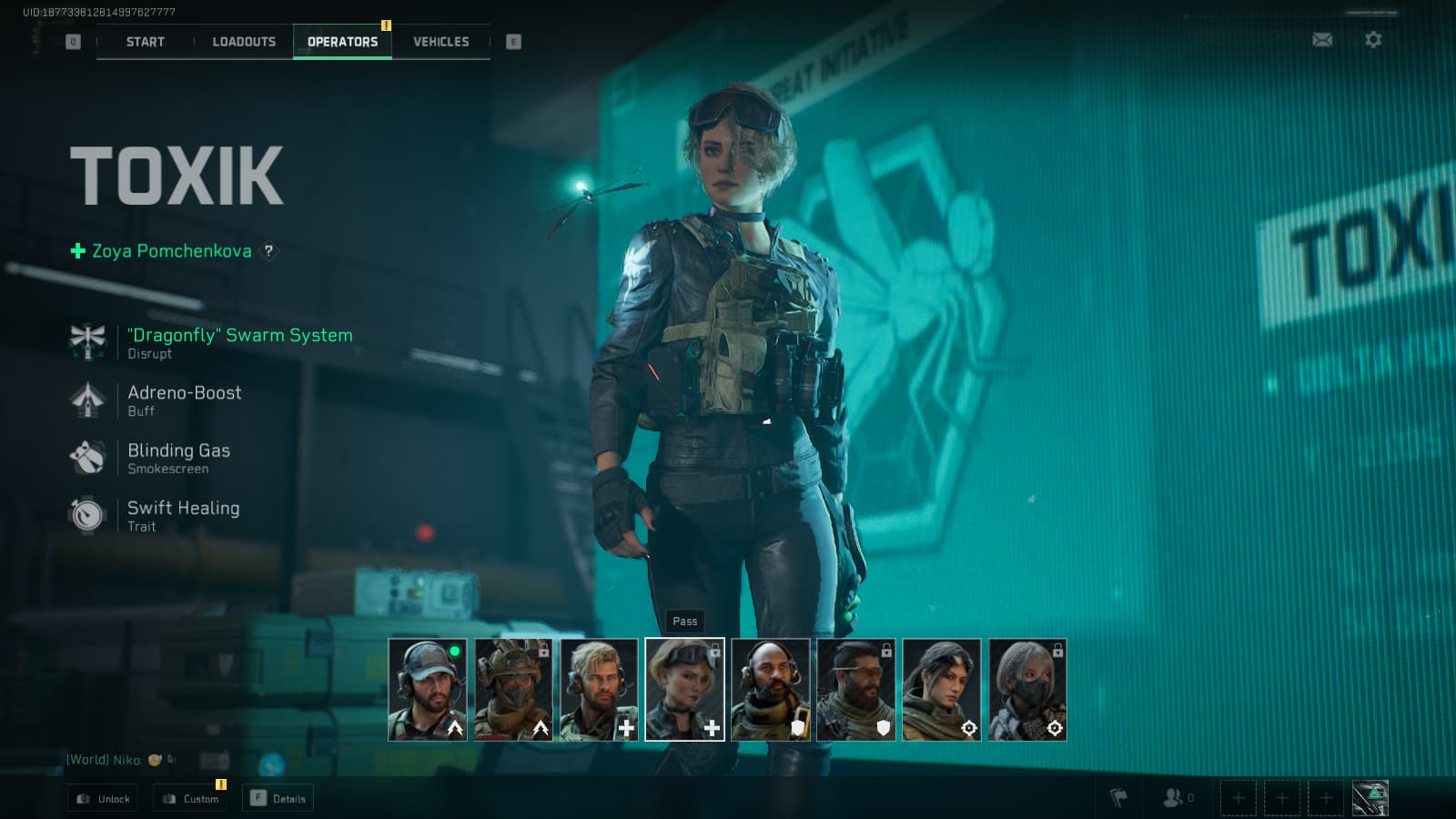Viewport: 1456px width, 819px height.
Task: Choose the grey-haired masked recon operator
Action: coord(1027,689)
